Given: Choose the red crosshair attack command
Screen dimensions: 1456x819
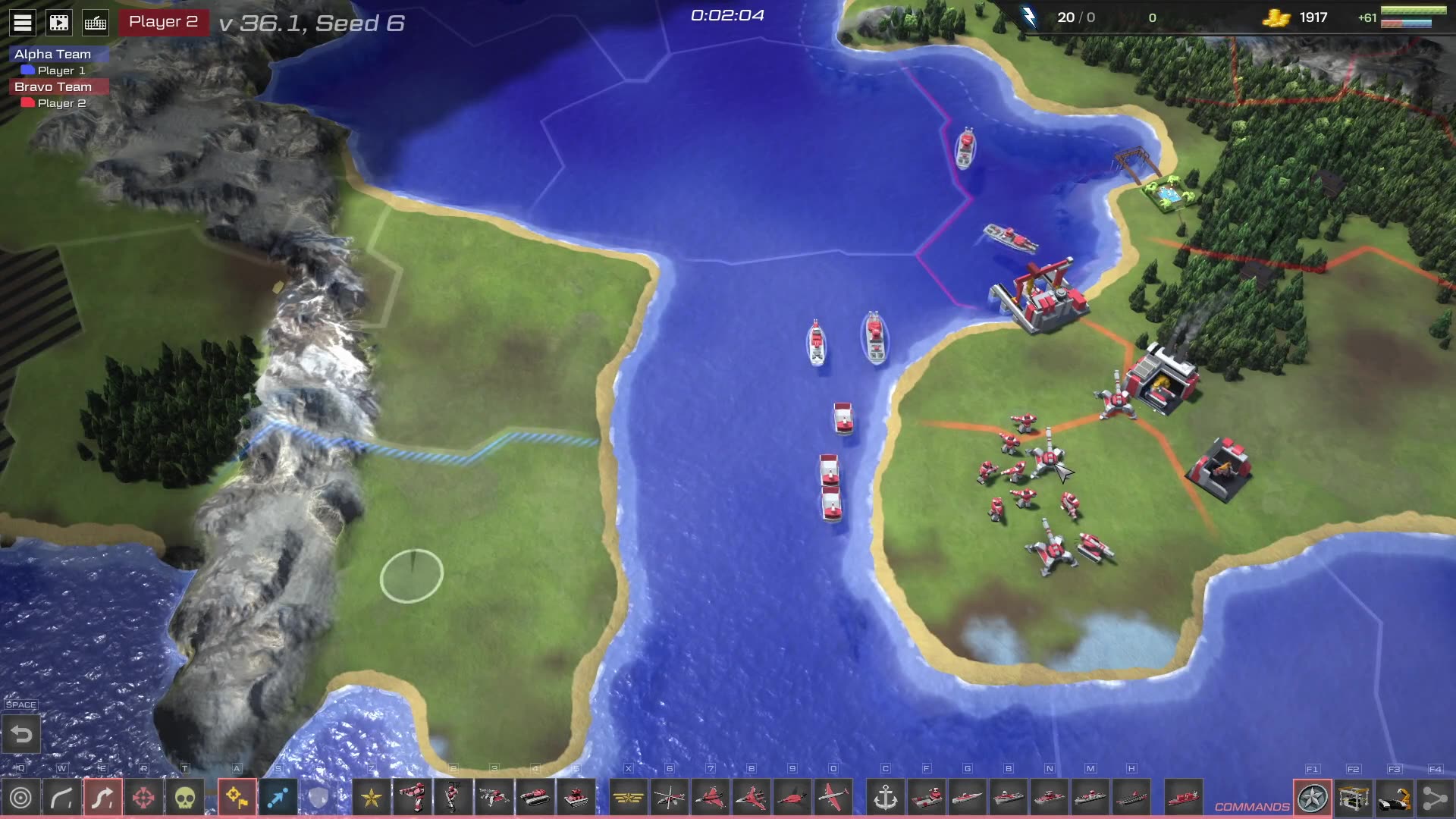Looking at the screenshot, I should (x=143, y=798).
